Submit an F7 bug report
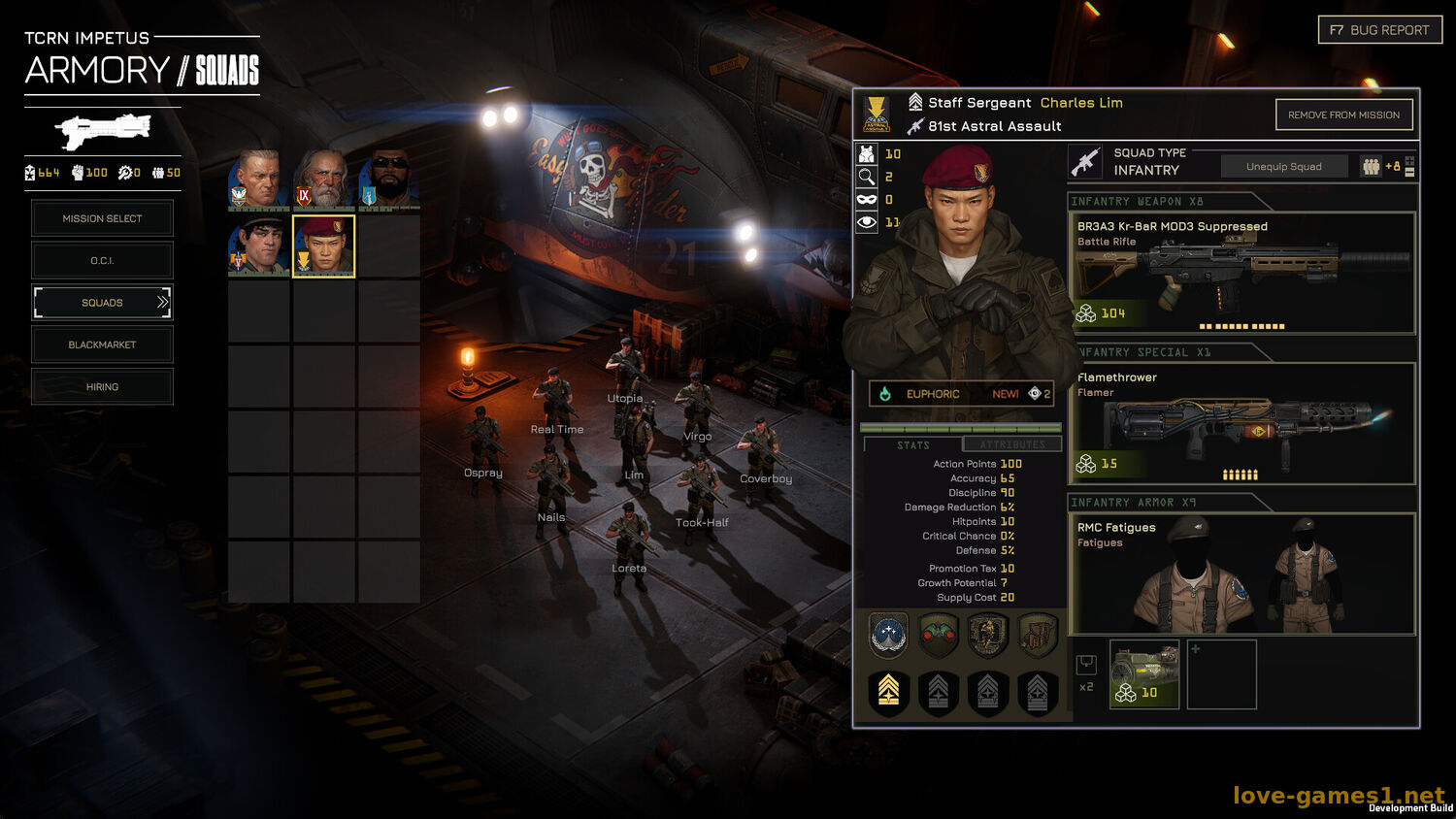Screen dimensions: 1456x819 tap(1379, 30)
